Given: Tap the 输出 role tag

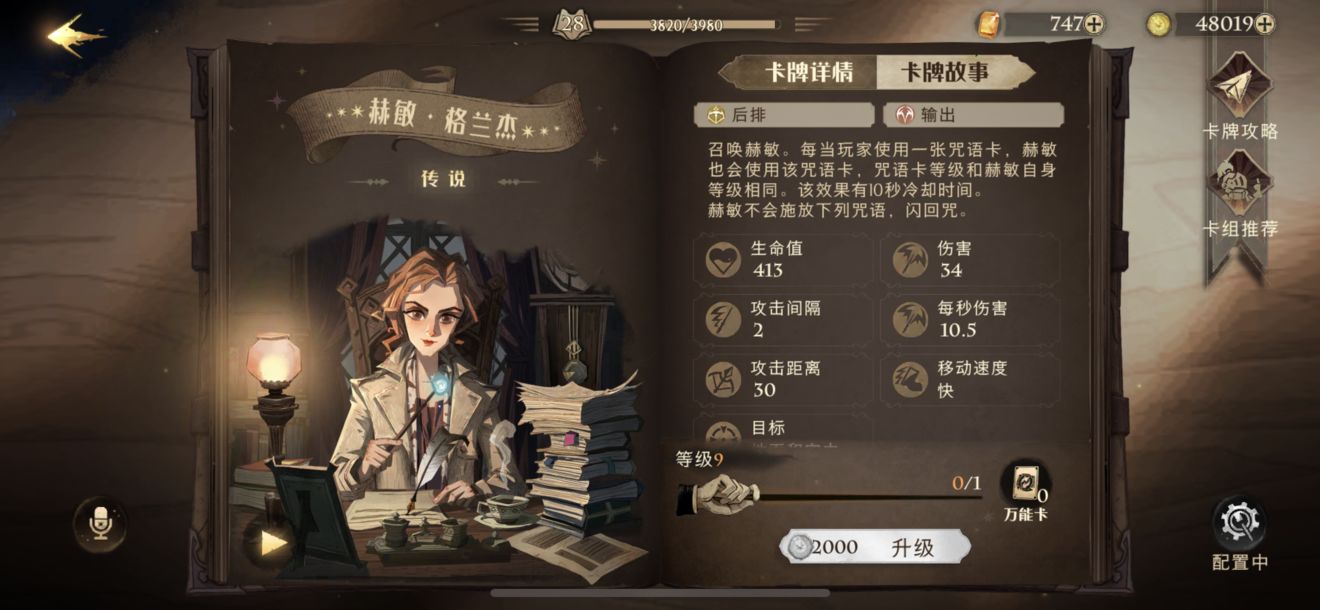Looking at the screenshot, I should tap(973, 115).
